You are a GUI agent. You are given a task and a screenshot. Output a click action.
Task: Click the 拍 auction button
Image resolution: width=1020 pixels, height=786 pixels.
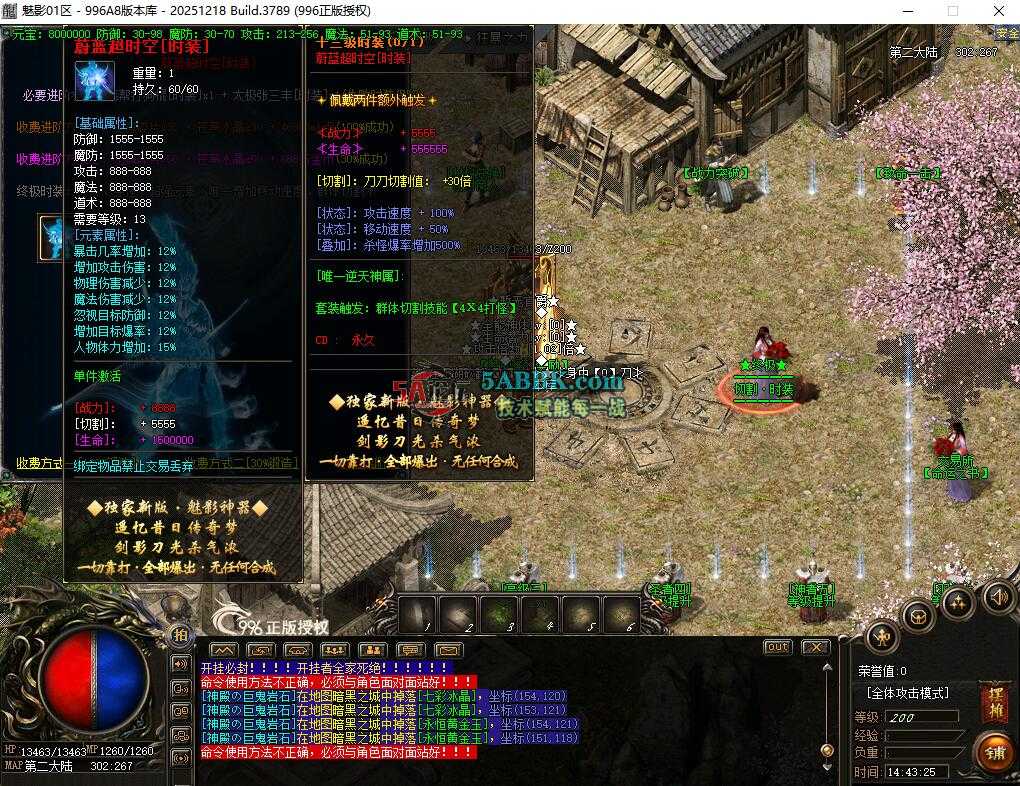(x=180, y=634)
